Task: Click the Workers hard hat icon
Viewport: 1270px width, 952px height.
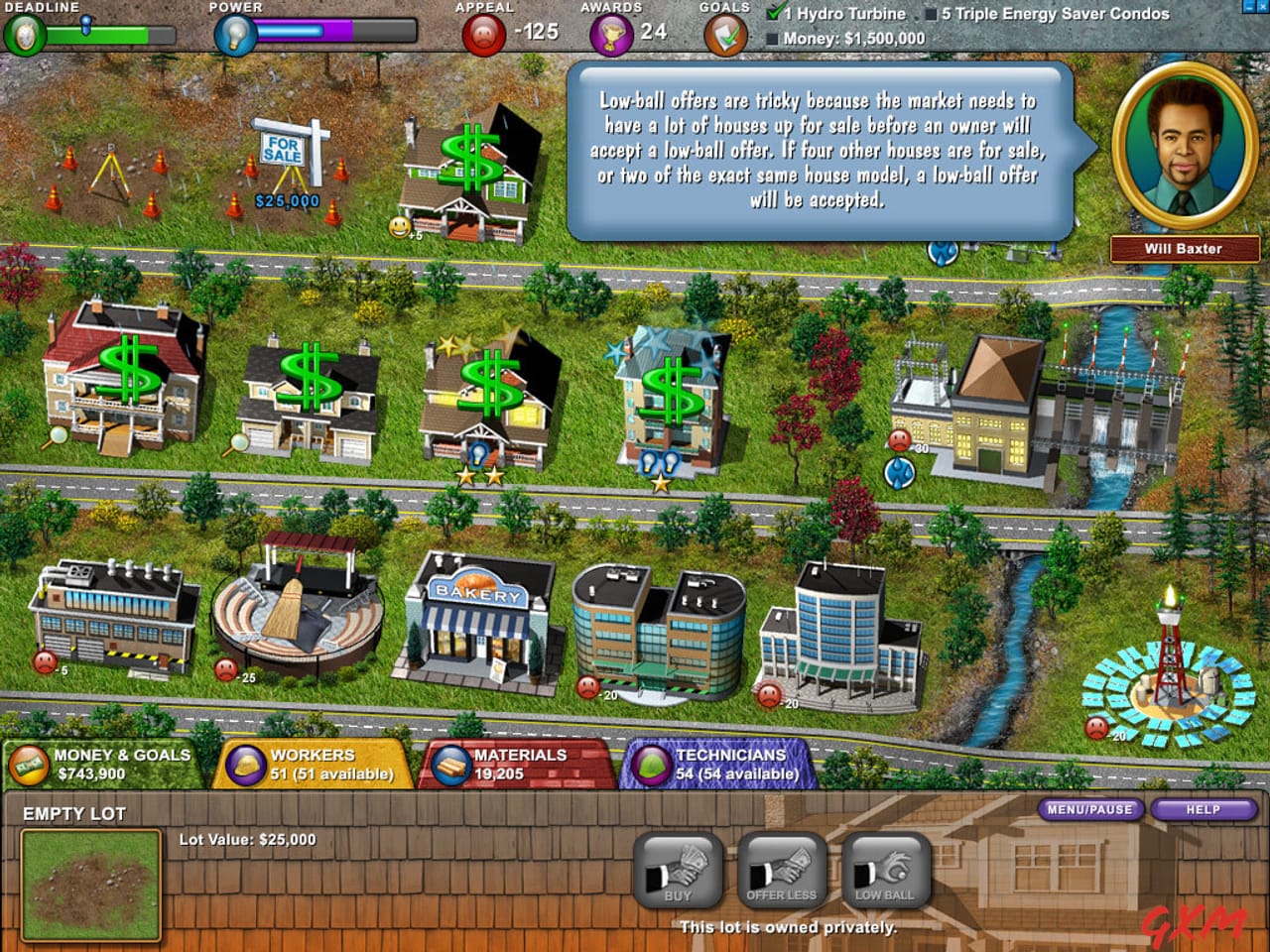Action: point(248,764)
